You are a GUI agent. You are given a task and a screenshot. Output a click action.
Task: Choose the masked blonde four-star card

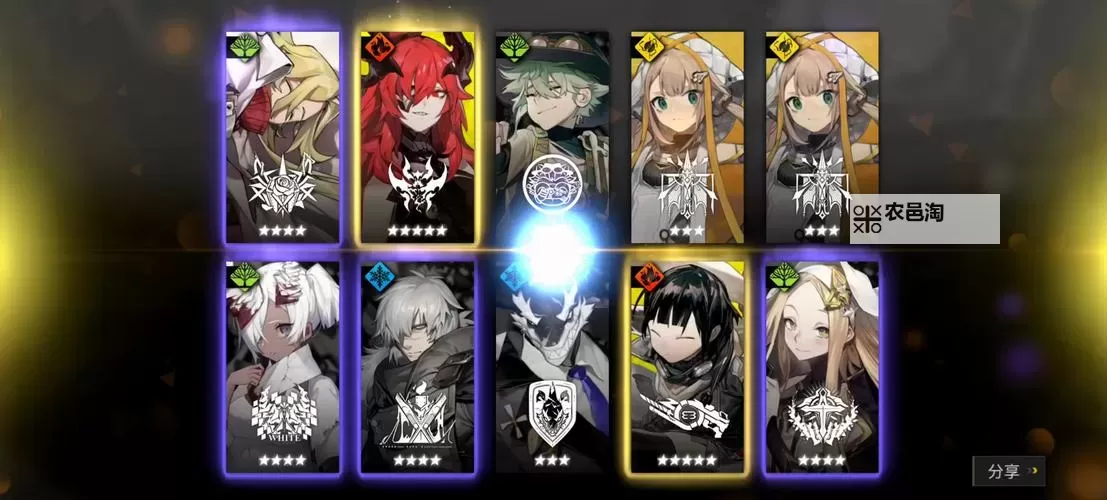click(x=283, y=137)
